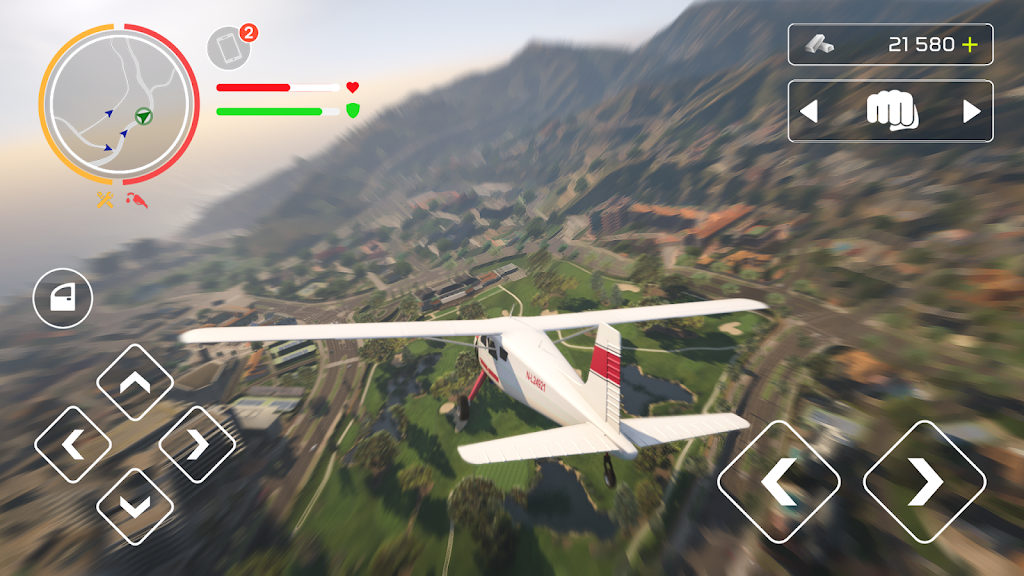This screenshot has height=576, width=1024.
Task: Tap the large right chevron diamond button
Action: pyautogui.click(x=925, y=482)
